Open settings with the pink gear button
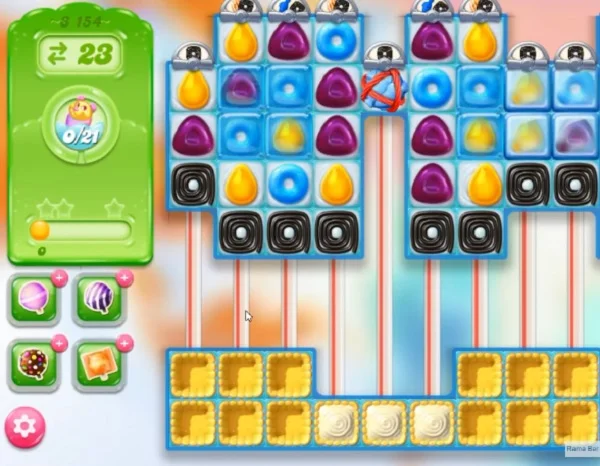The image size is (600, 466). click(x=25, y=426)
